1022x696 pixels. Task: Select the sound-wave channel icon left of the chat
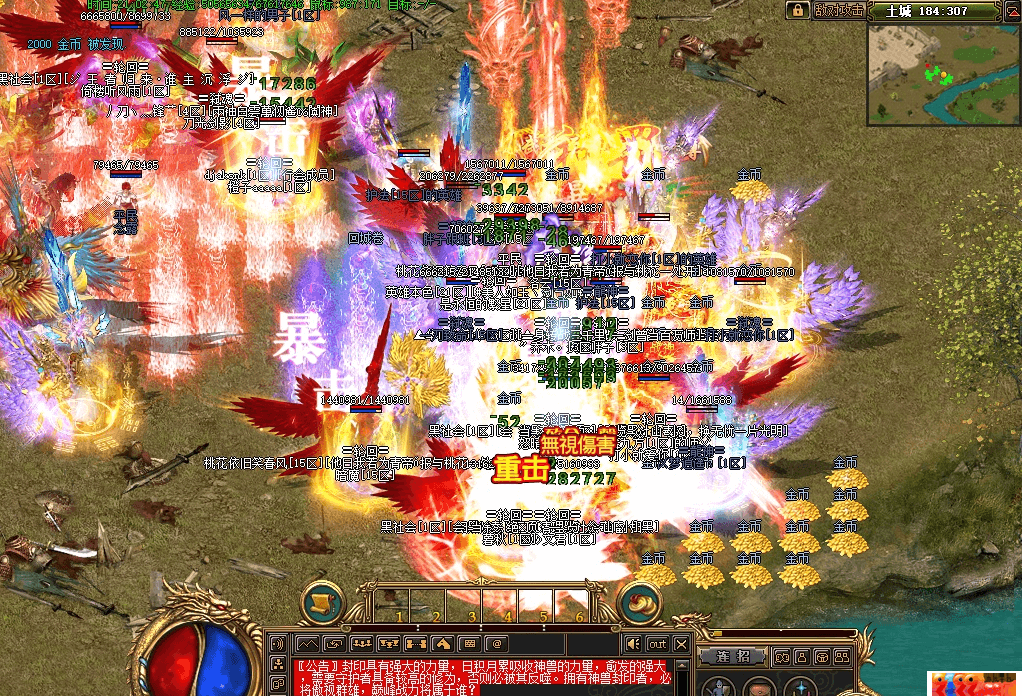(x=279, y=643)
